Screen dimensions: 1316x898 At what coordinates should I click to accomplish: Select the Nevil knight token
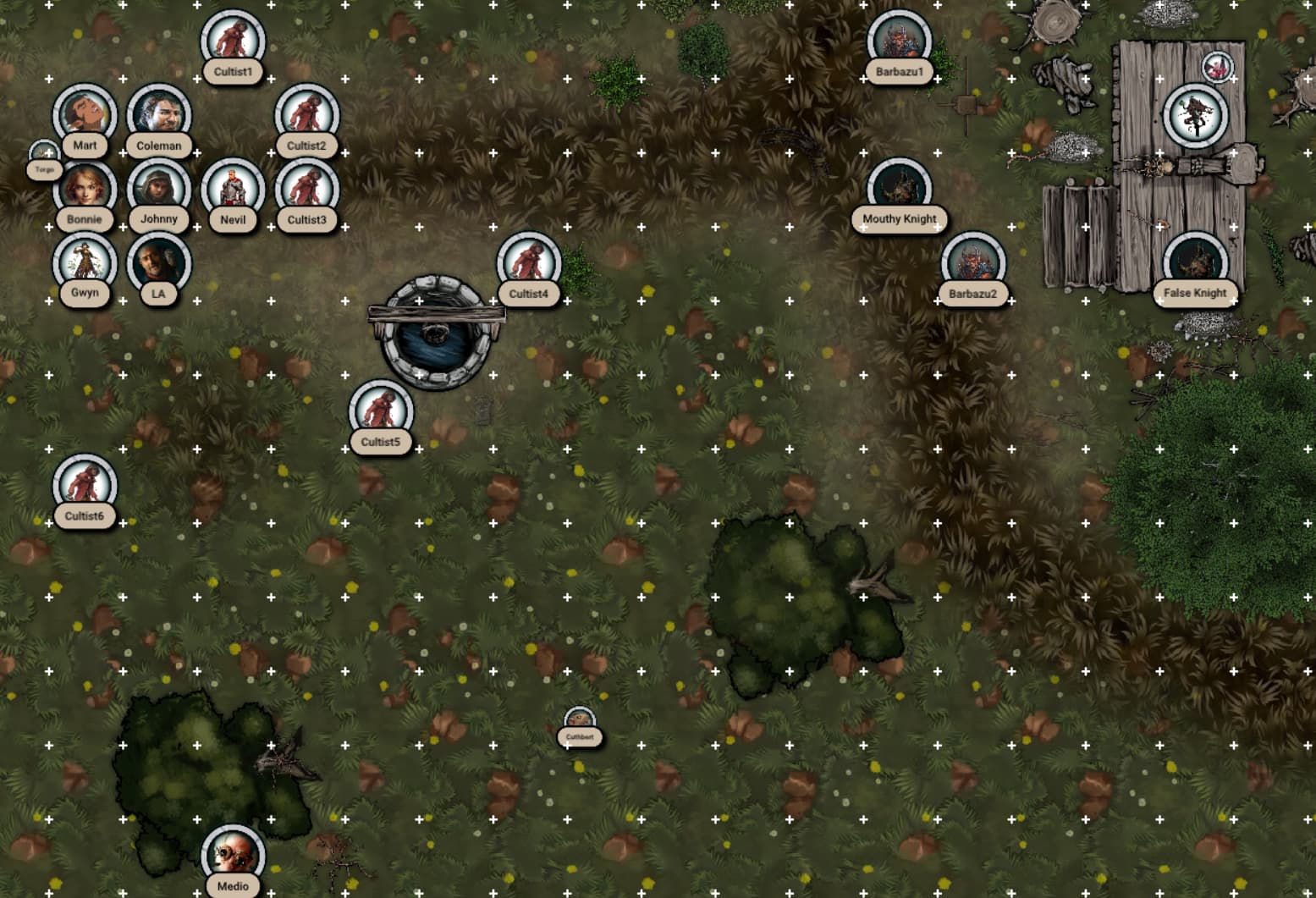pos(233,188)
